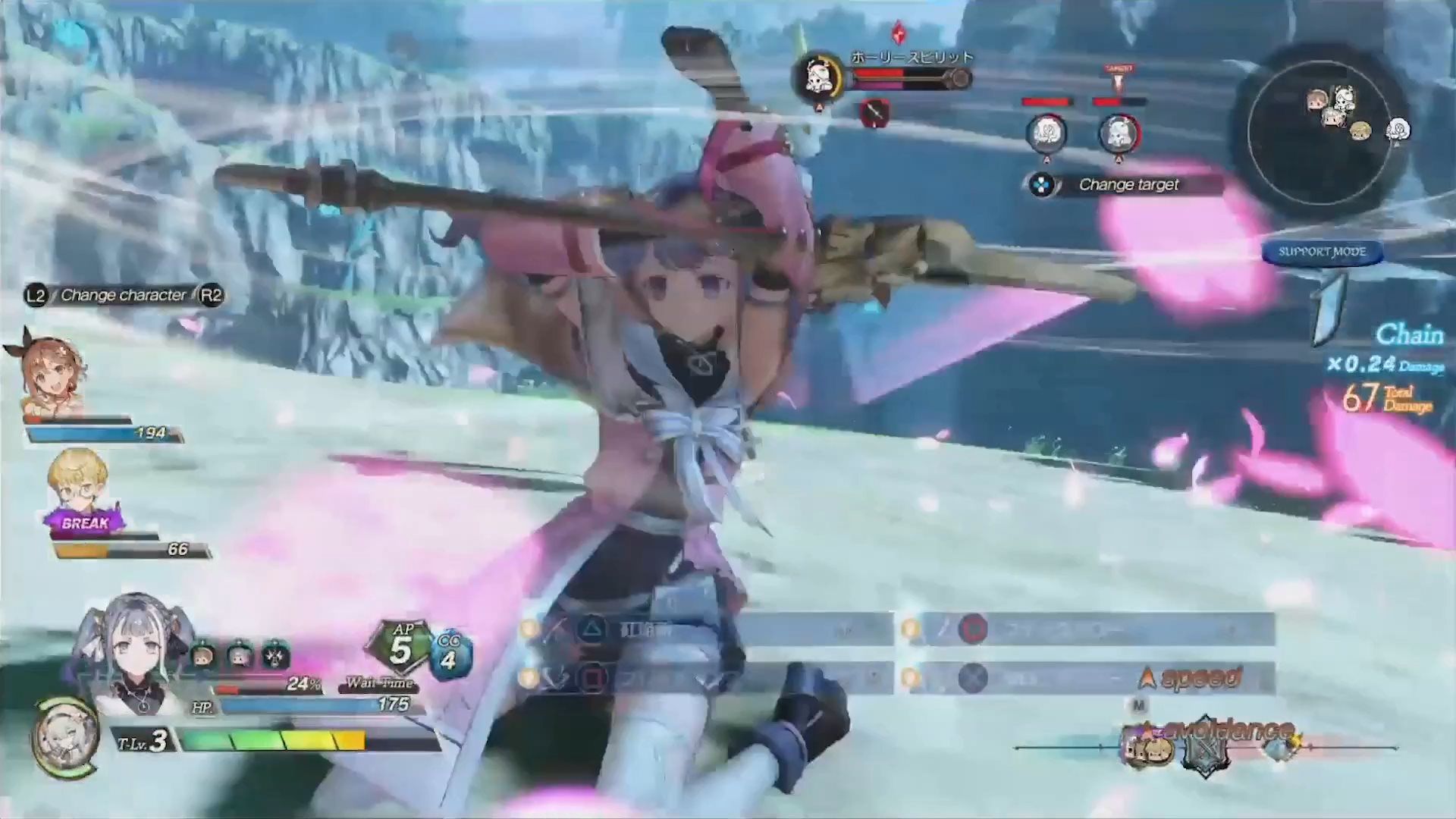Choose the skill row with the circle glyph

point(1090,629)
